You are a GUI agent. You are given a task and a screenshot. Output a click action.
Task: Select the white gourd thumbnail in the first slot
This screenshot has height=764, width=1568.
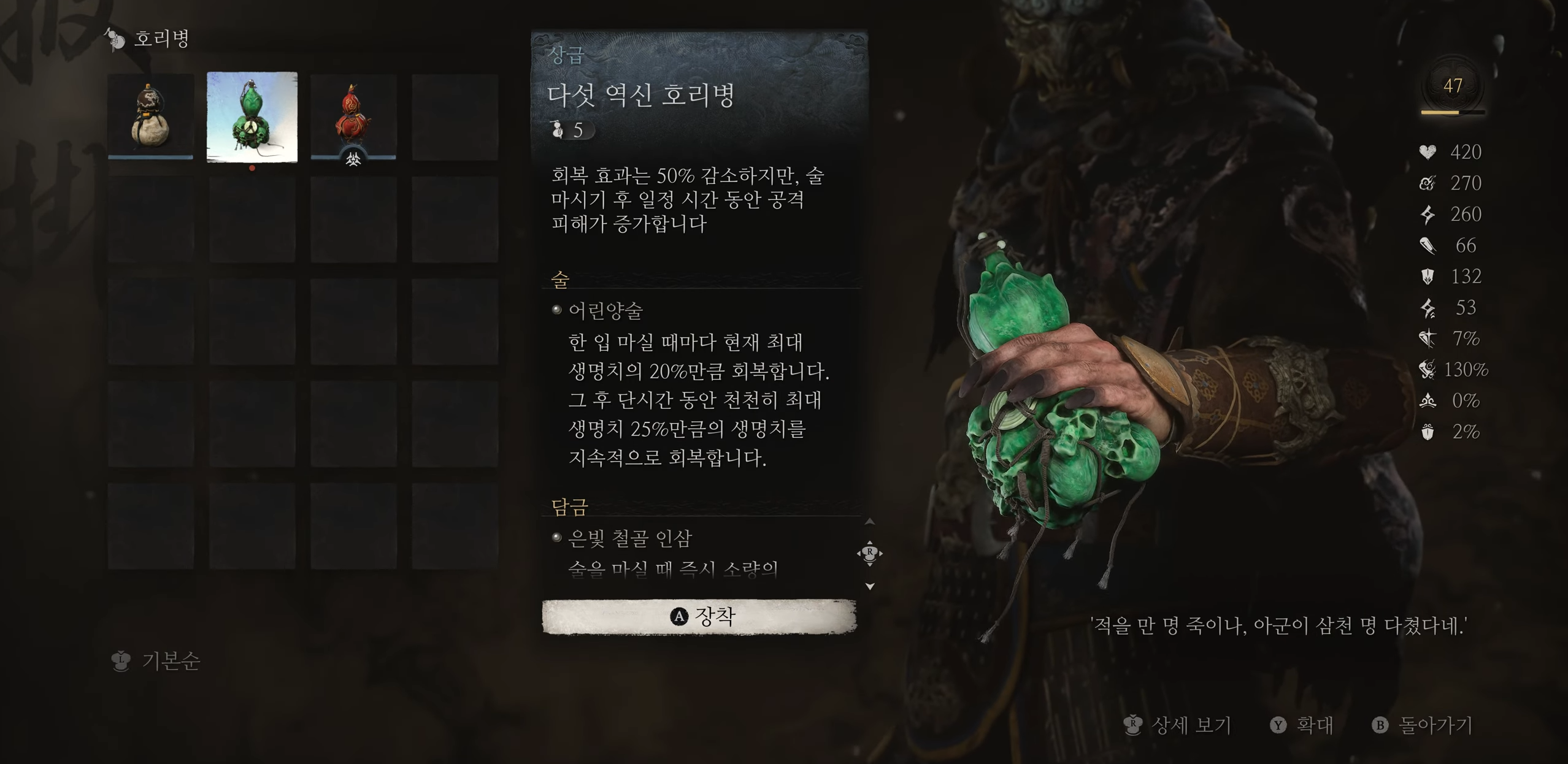point(150,117)
